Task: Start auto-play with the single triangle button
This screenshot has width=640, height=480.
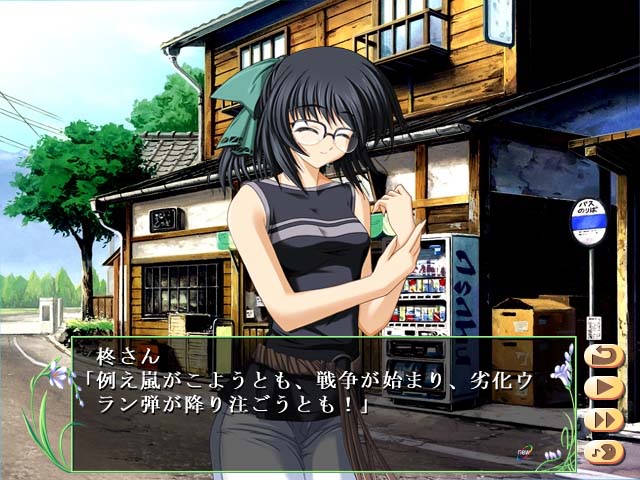Action: (603, 388)
